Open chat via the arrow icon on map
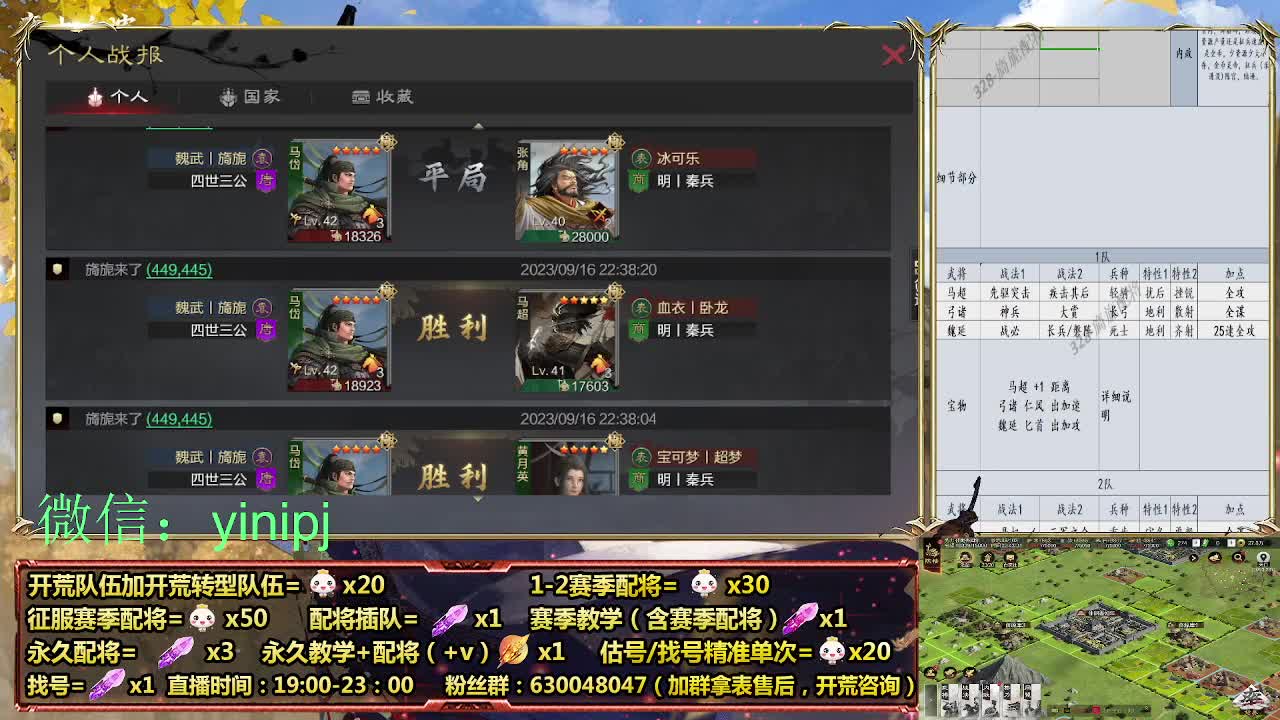The height and width of the screenshot is (720, 1280). 1193,557
